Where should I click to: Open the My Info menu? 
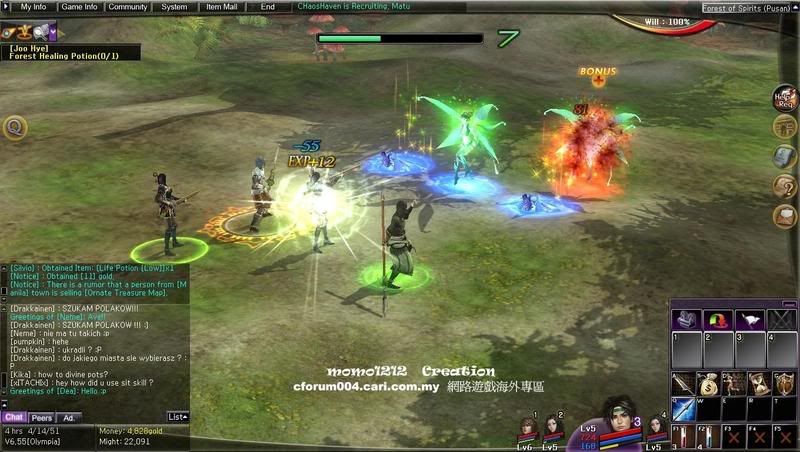tap(33, 6)
